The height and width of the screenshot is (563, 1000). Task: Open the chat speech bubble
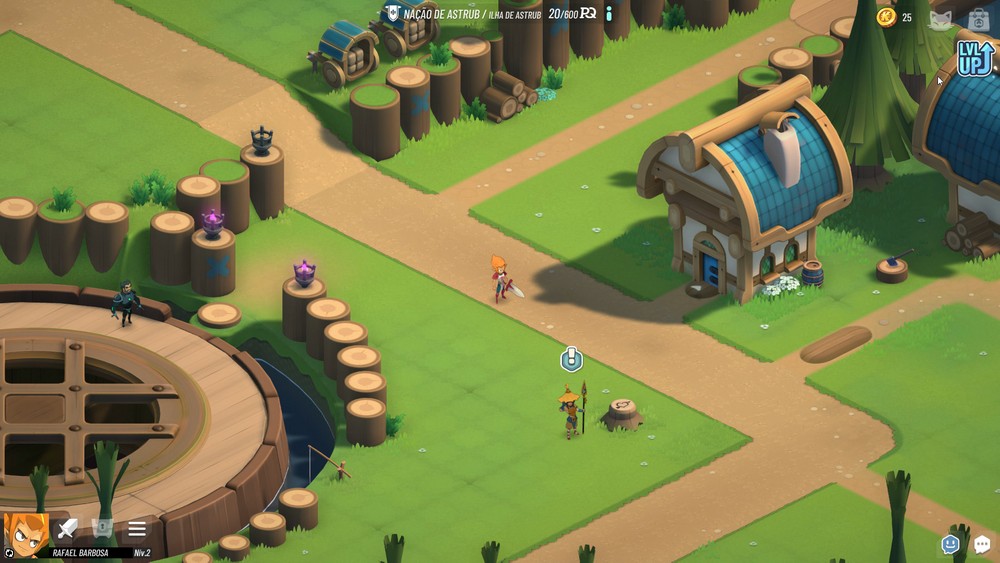pos(982,544)
